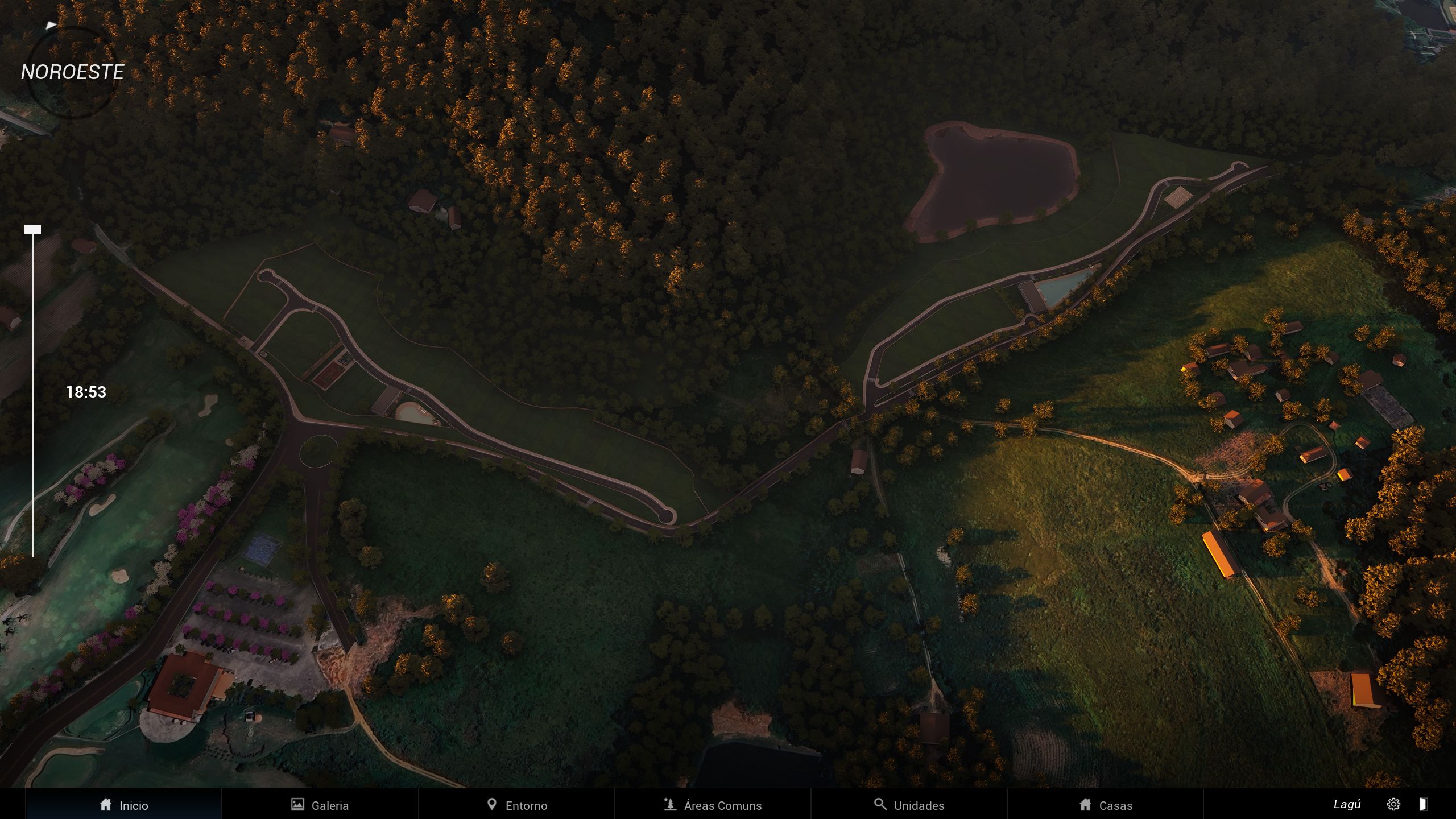Open the Galeria section
This screenshot has height=819, width=1456.
coord(320,805)
